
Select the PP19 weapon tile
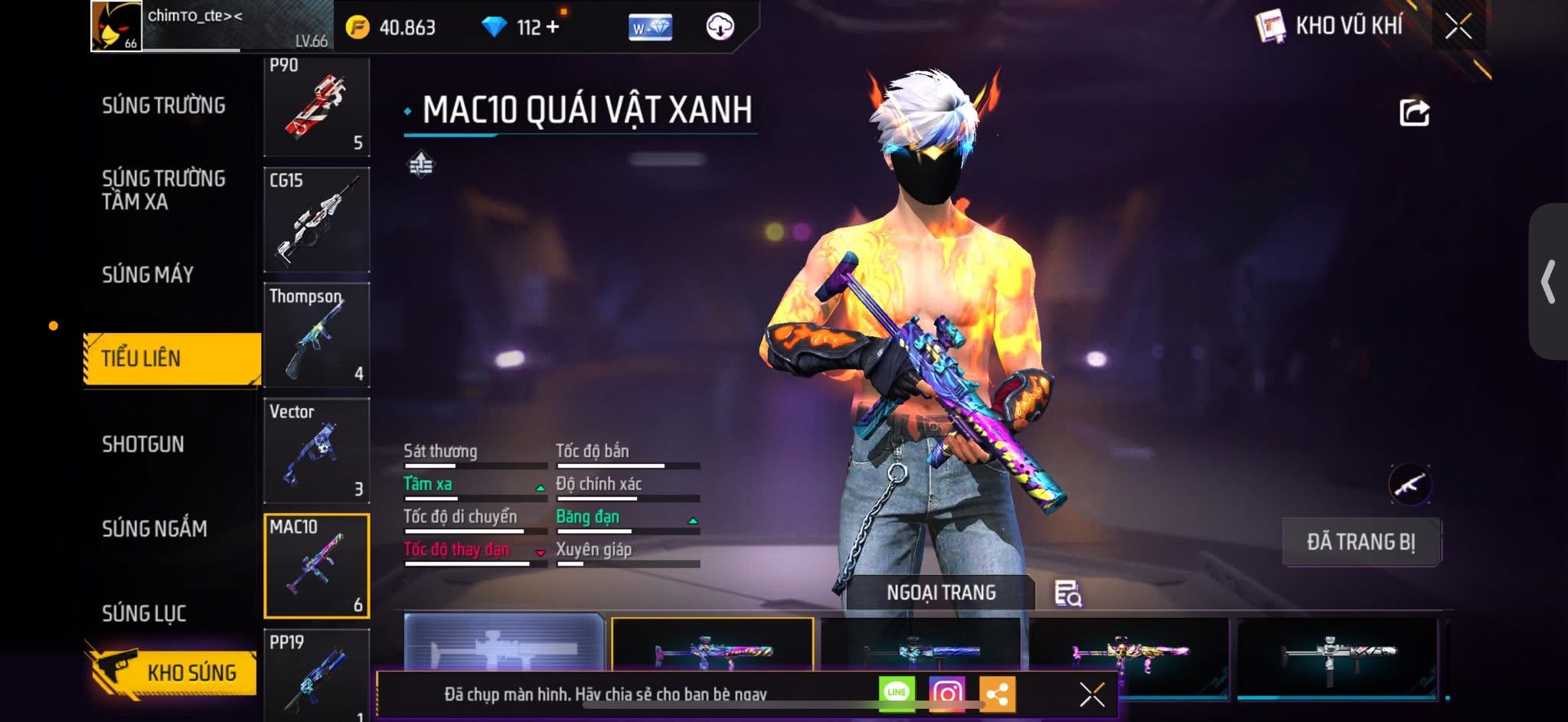pos(316,674)
